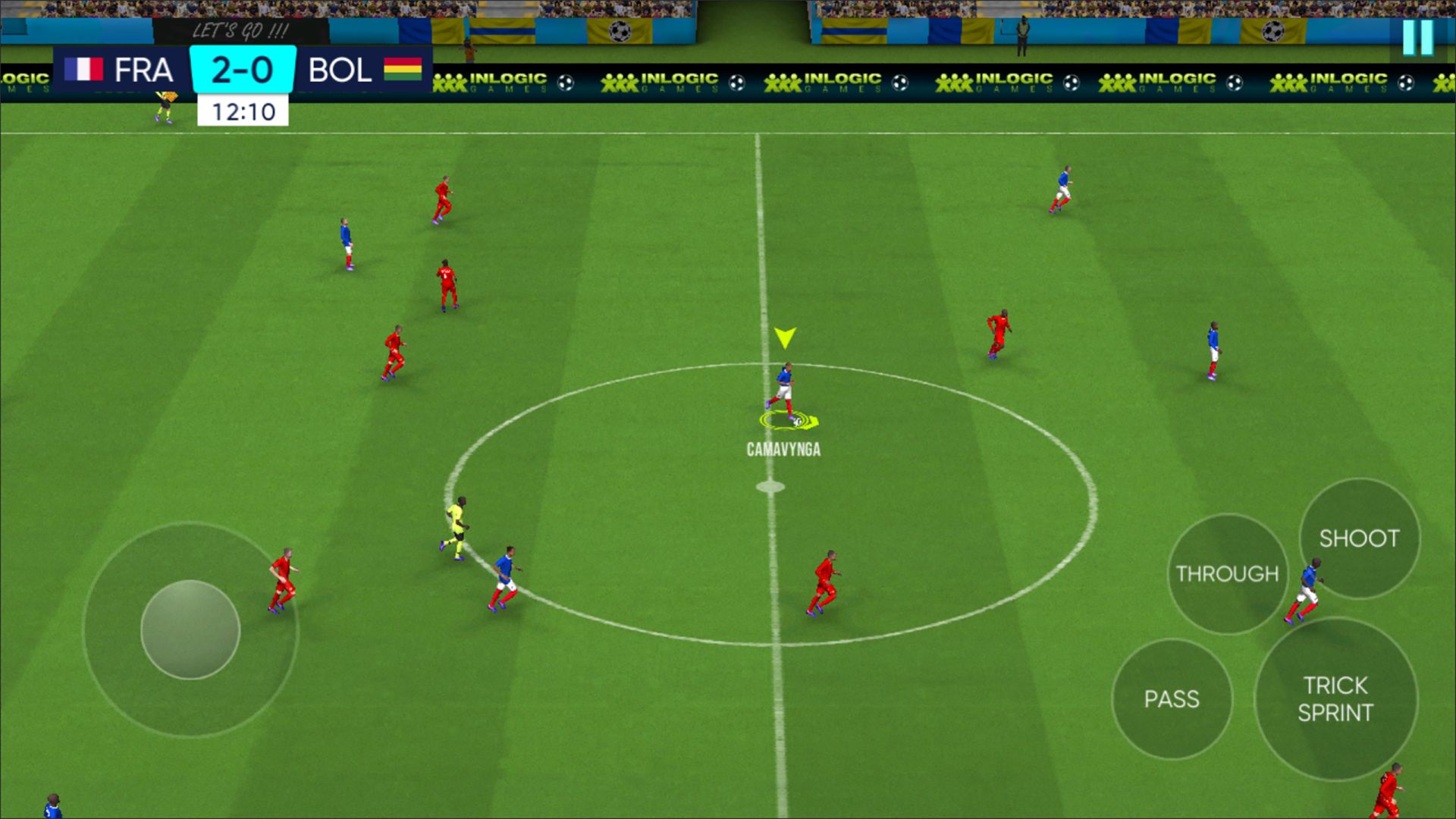Tap the virtual joystick control
This screenshot has width=1456, height=819.
[190, 629]
